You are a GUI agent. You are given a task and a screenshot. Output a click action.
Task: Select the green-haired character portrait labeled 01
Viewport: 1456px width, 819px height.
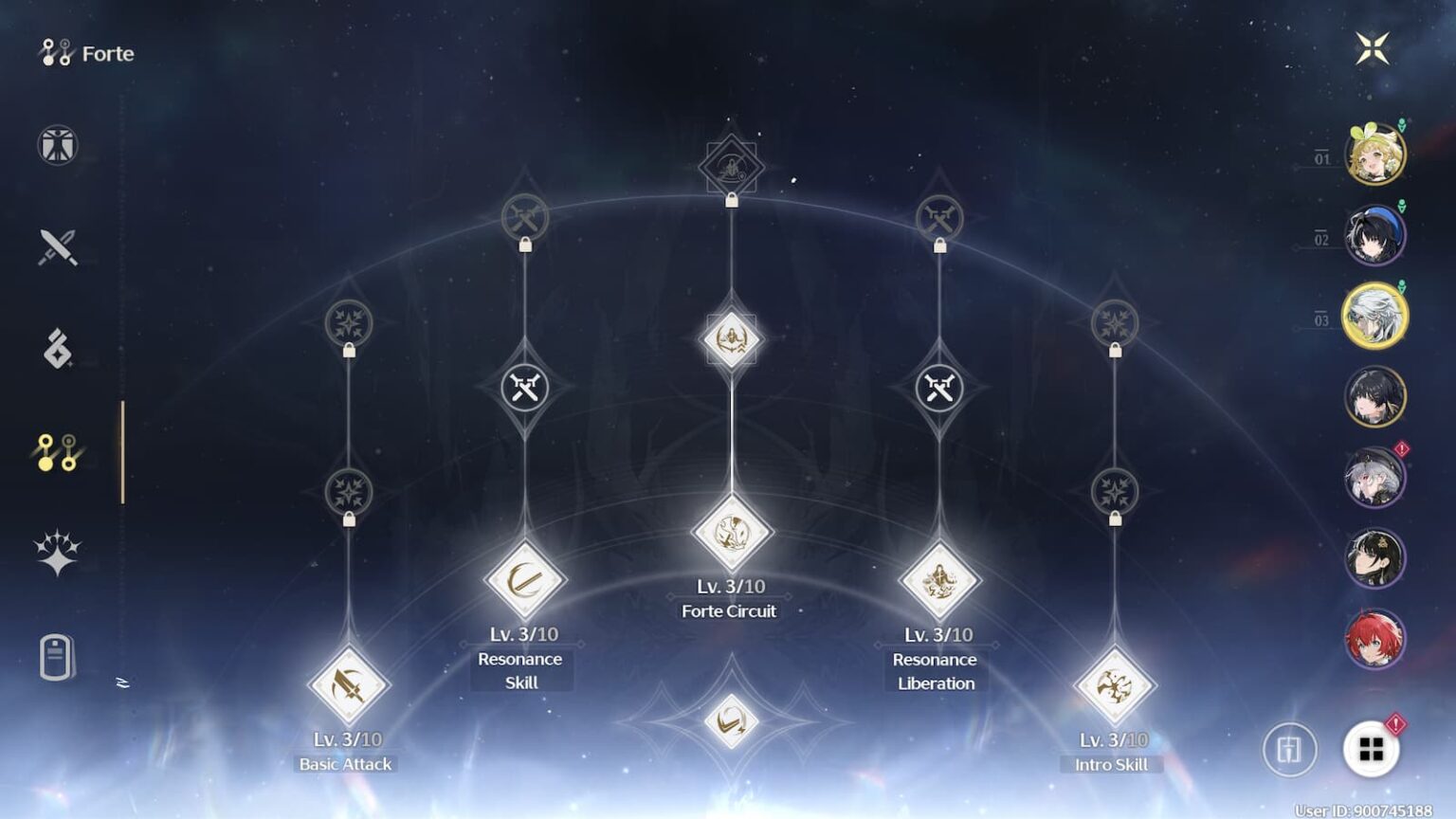1375,152
